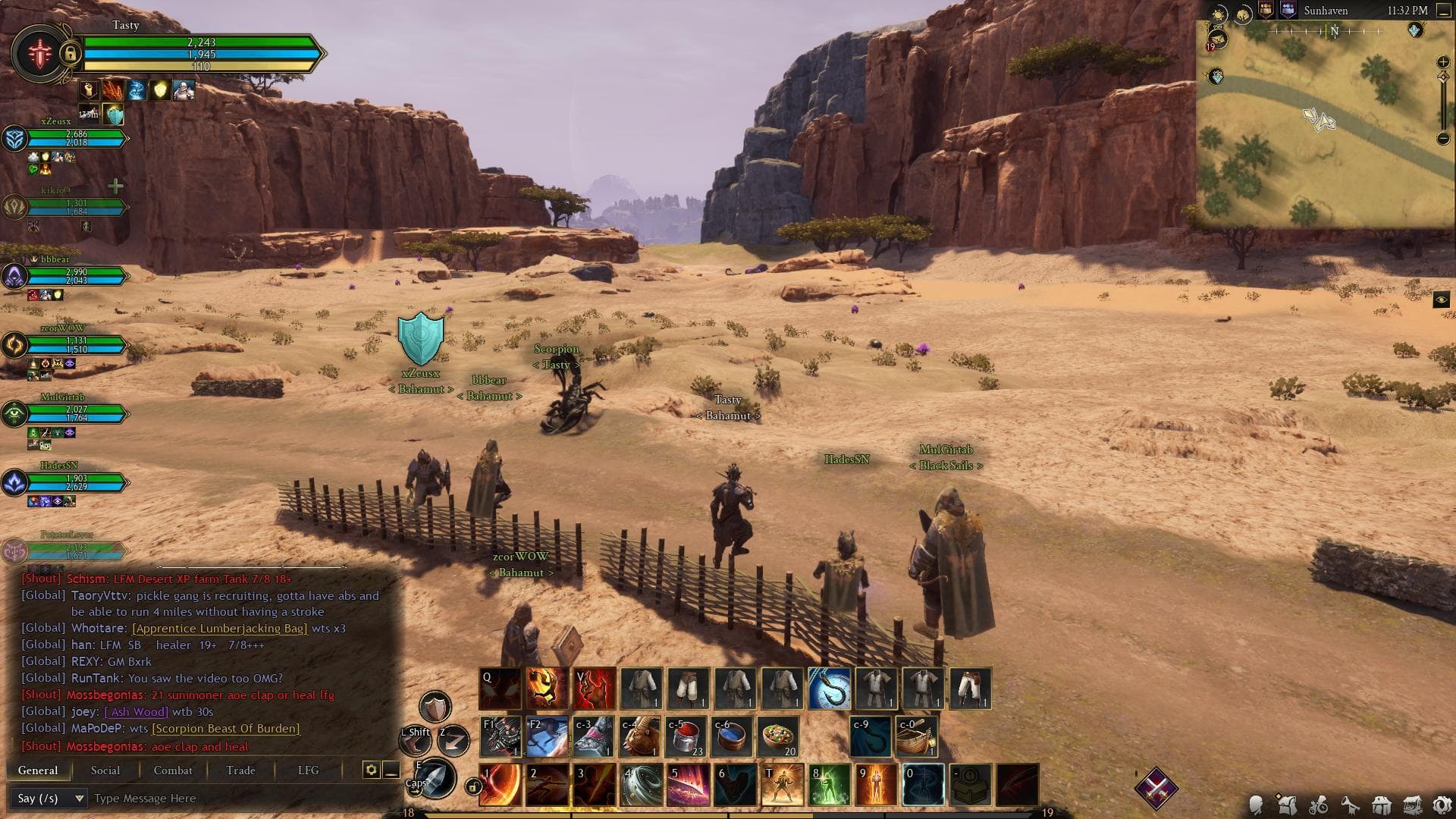The width and height of the screenshot is (1456, 819).
Task: Use the salad bowl food slot
Action: pos(779,736)
